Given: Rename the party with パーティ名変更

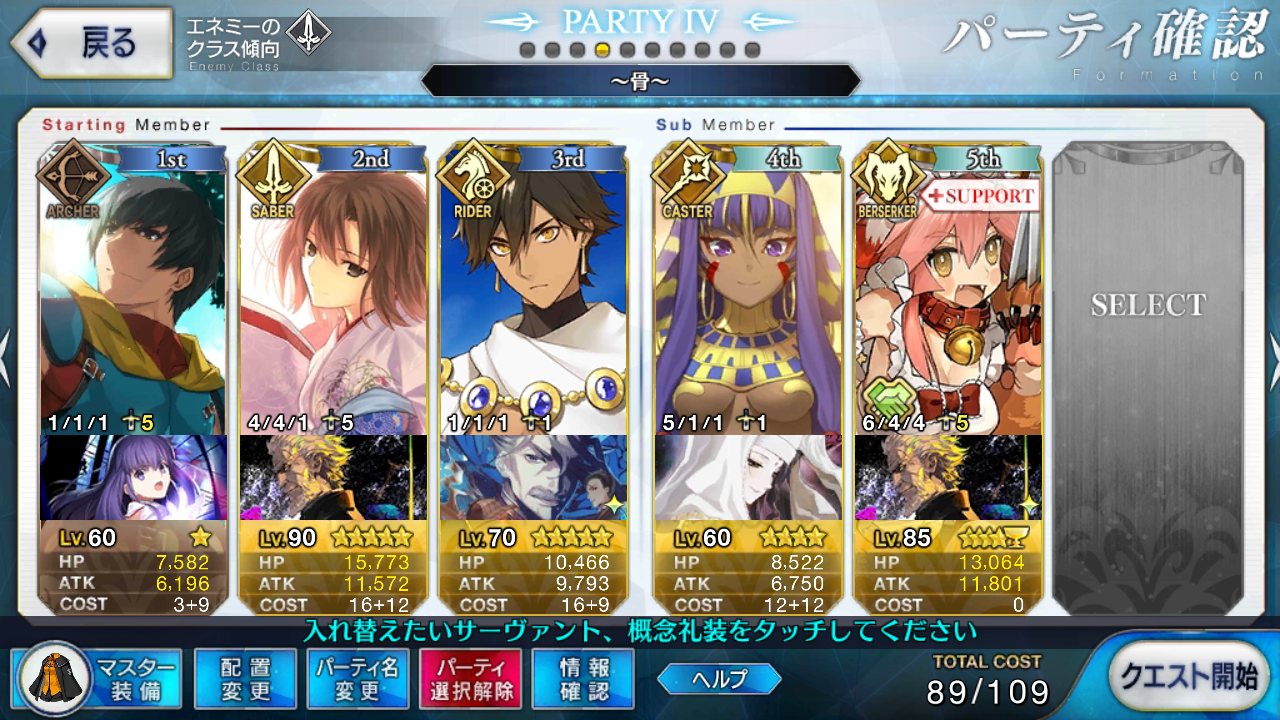Looking at the screenshot, I should point(357,679).
